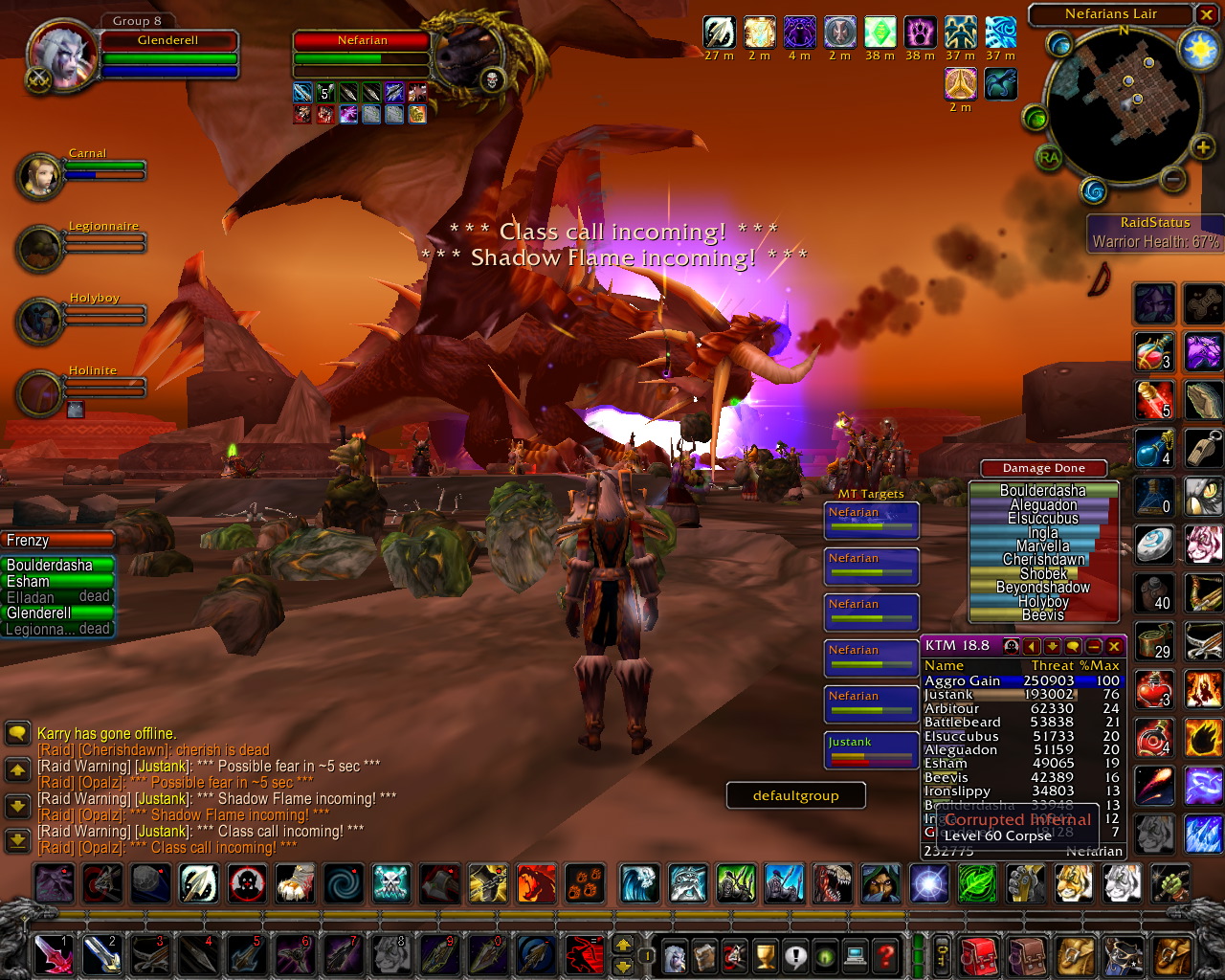The height and width of the screenshot is (980, 1225).
Task: Select Boulderdasha in the Frenzy raid list
Action: click(58, 566)
